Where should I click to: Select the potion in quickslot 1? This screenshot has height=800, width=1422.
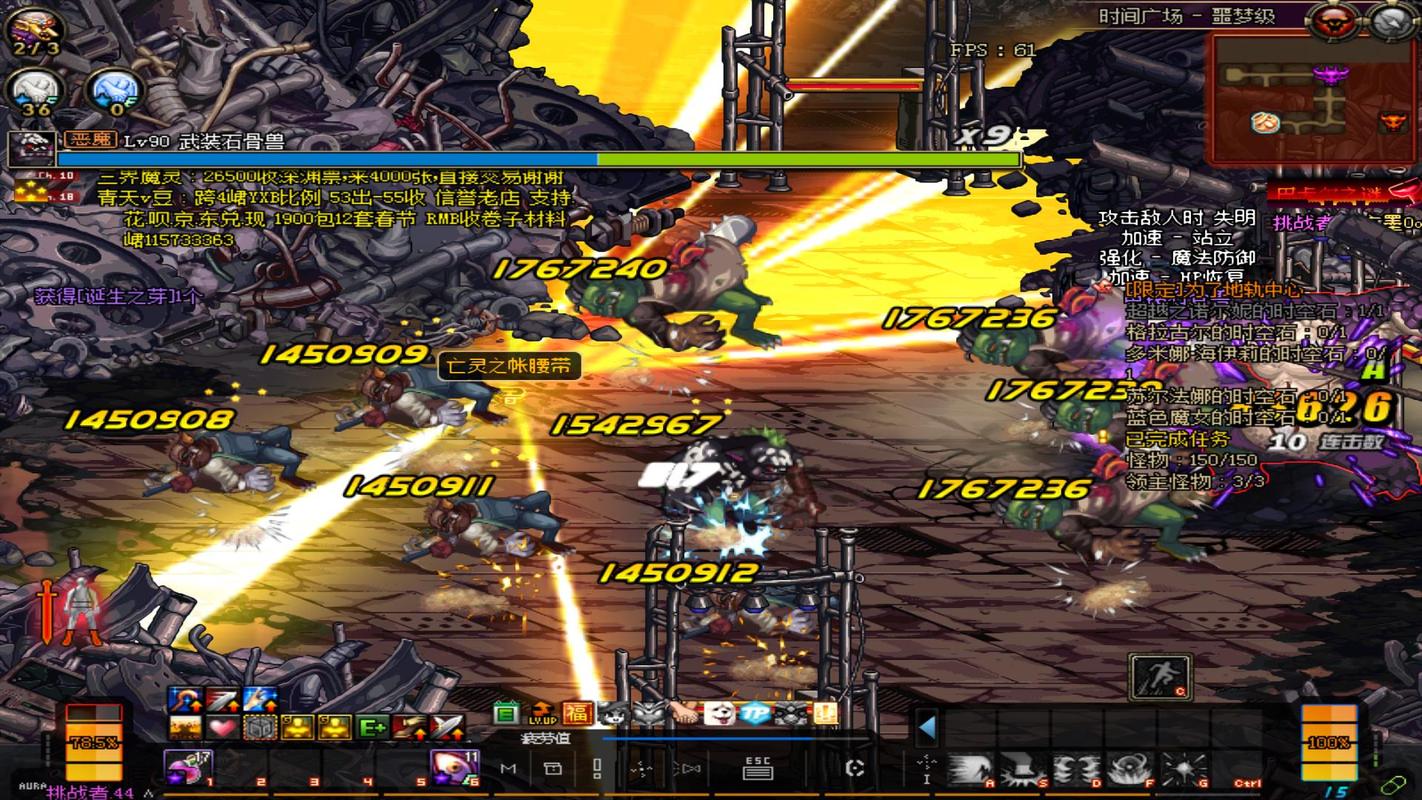tap(189, 768)
